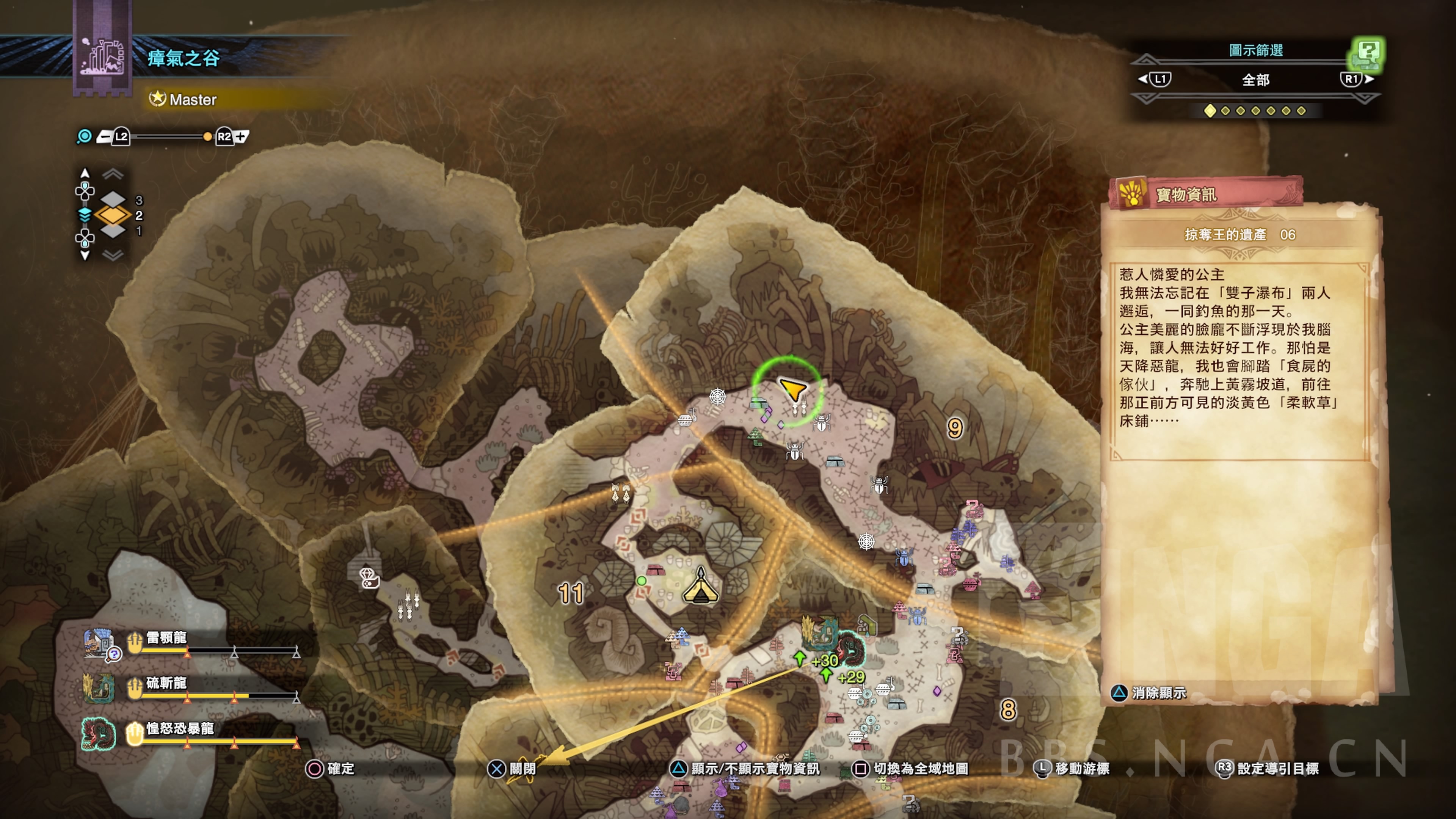Click the 全部 icon filter label

1255,80
